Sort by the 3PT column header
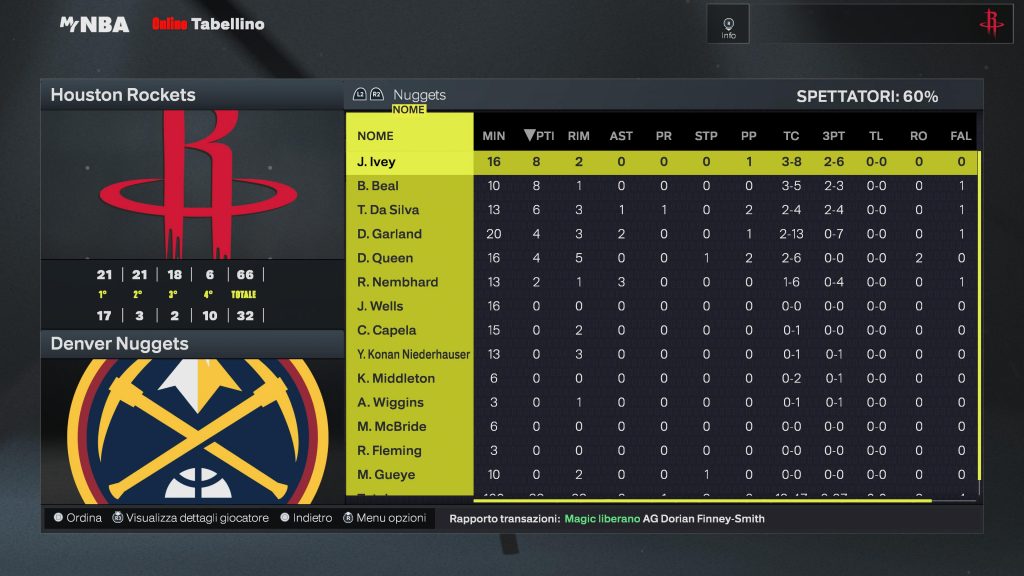 click(833, 136)
